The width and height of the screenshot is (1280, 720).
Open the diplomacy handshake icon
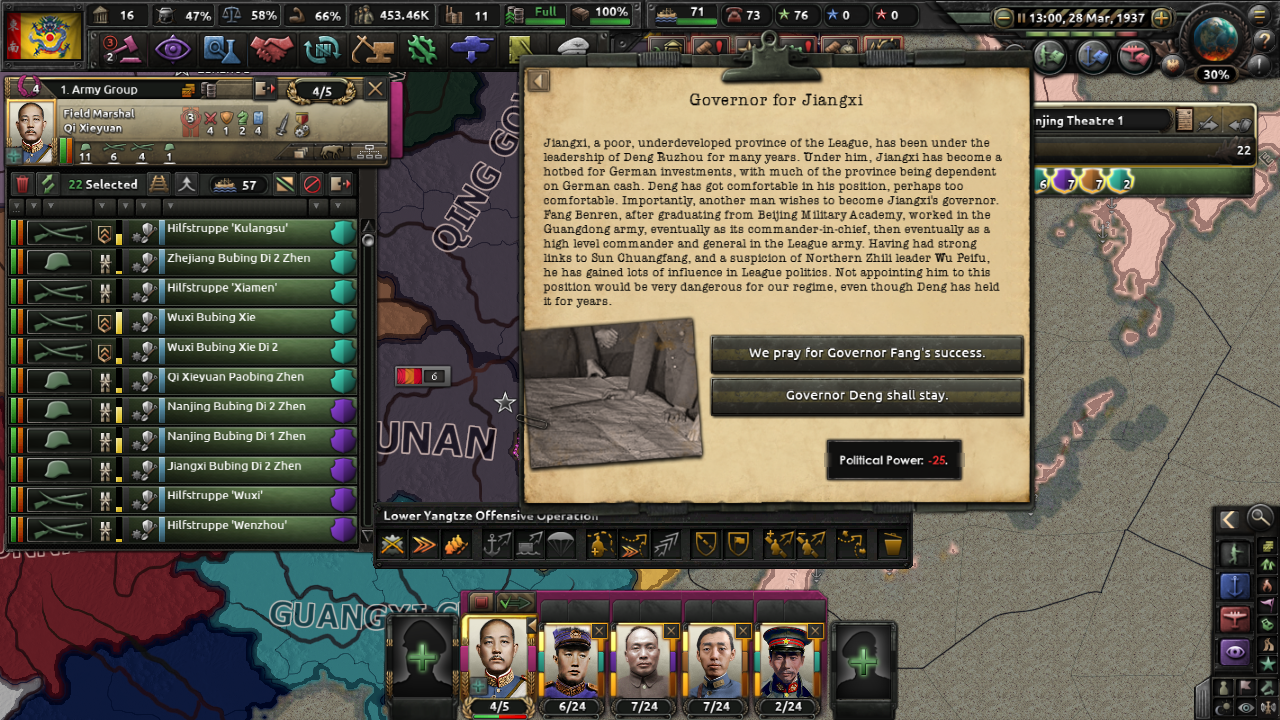pyautogui.click(x=272, y=49)
